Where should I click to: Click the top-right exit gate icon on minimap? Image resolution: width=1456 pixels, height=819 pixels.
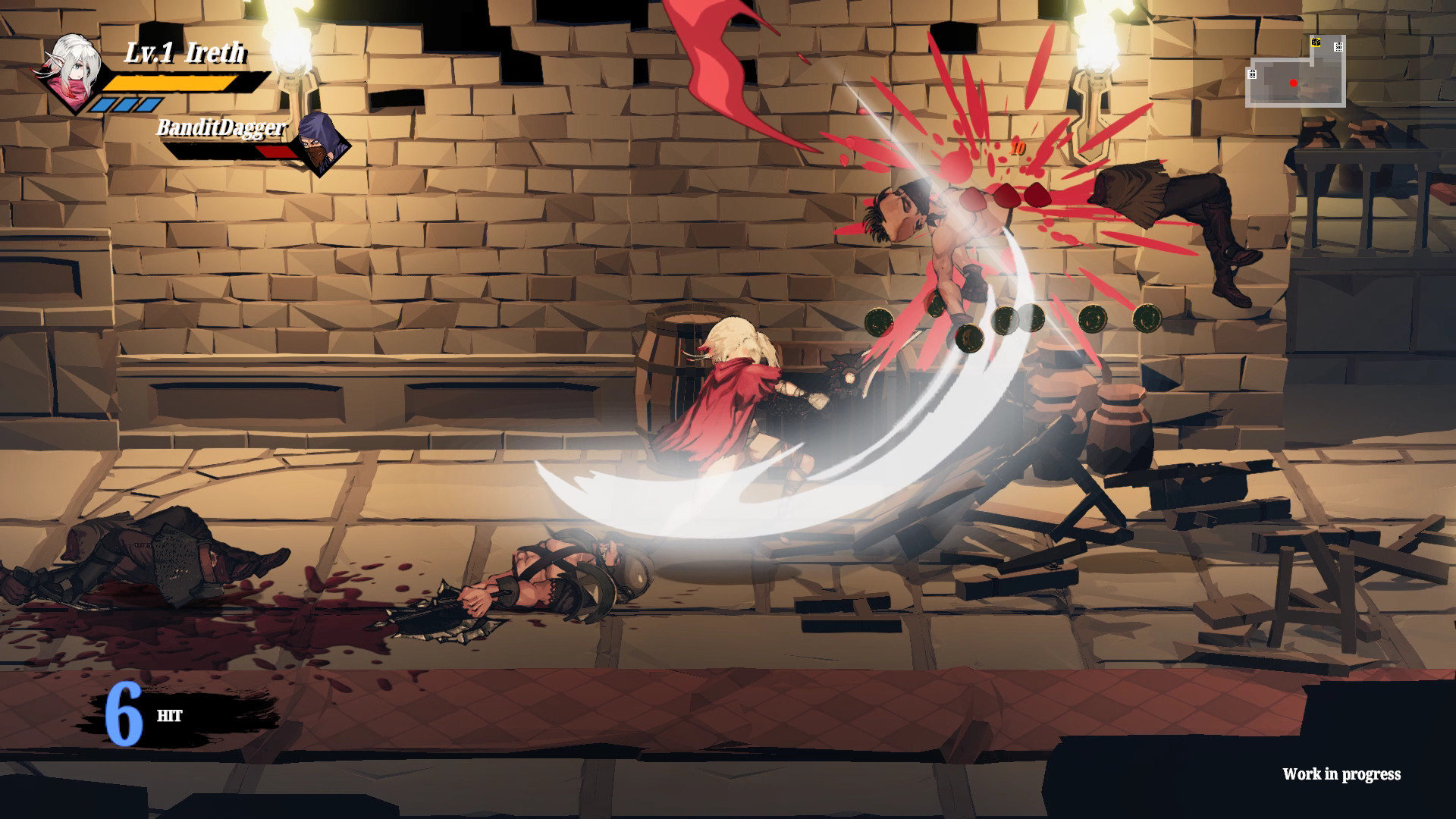click(x=1338, y=47)
